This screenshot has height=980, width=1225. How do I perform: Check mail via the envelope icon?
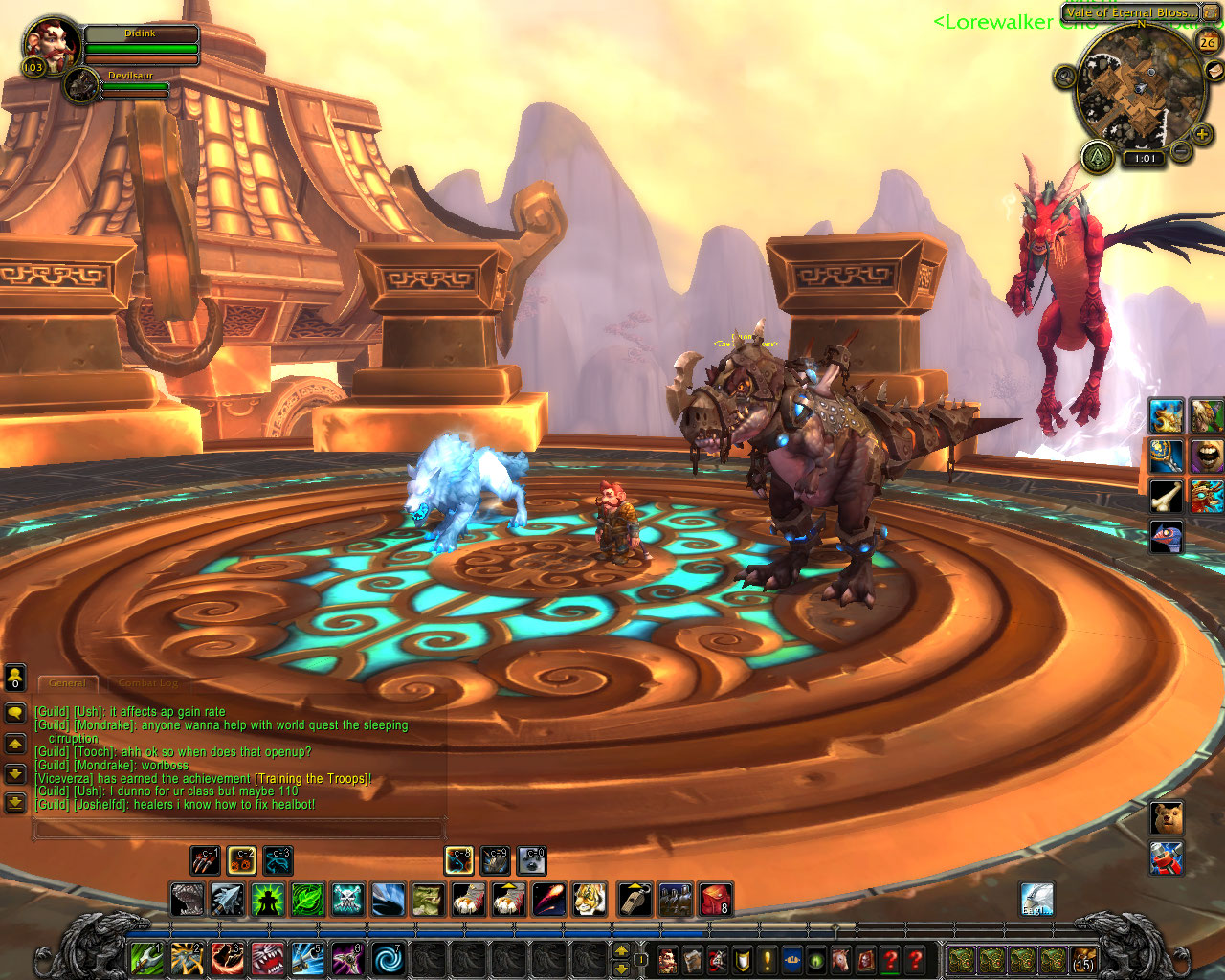click(1214, 70)
